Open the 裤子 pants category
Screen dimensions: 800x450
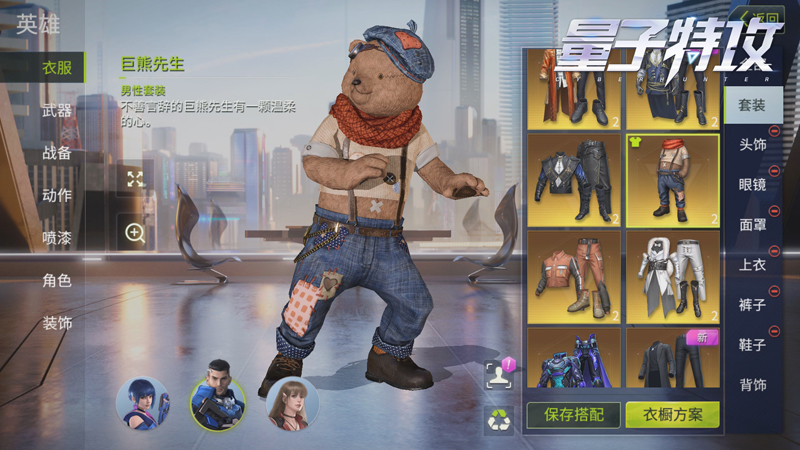[x=752, y=305]
